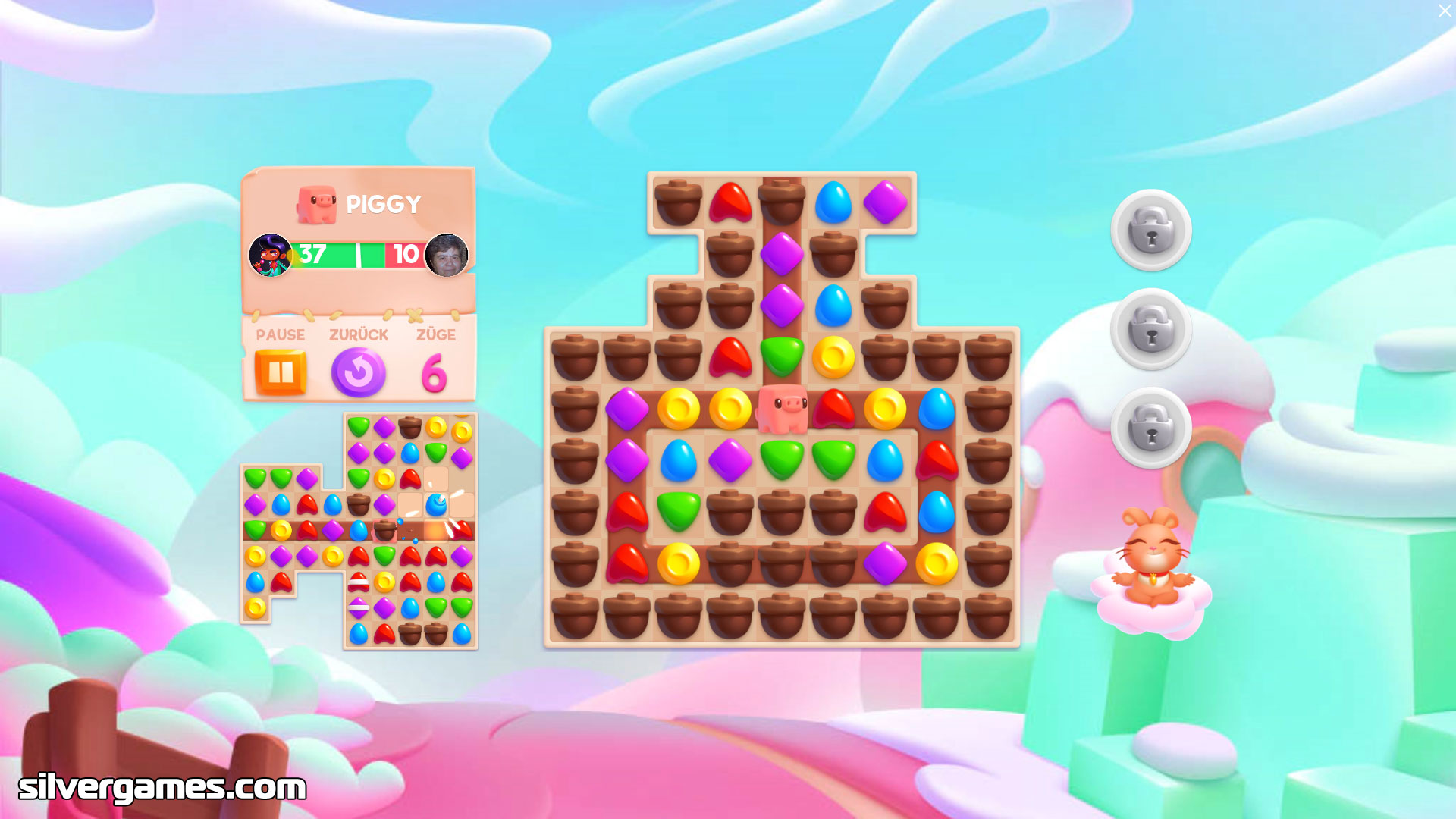Choose the green candy left of the inner acorns
Viewport: 1456px width, 819px height.
pos(679,511)
